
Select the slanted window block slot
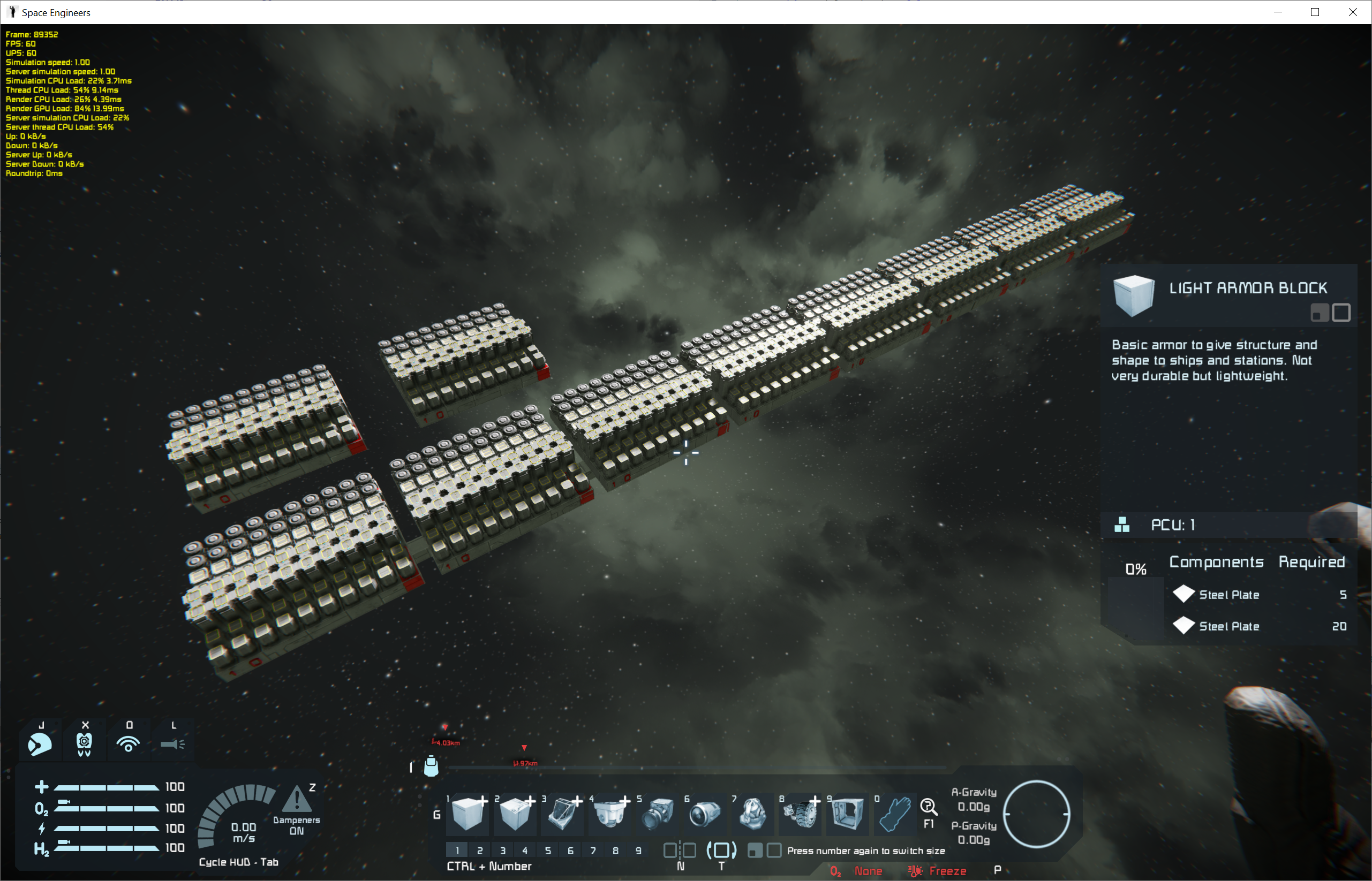click(x=563, y=813)
